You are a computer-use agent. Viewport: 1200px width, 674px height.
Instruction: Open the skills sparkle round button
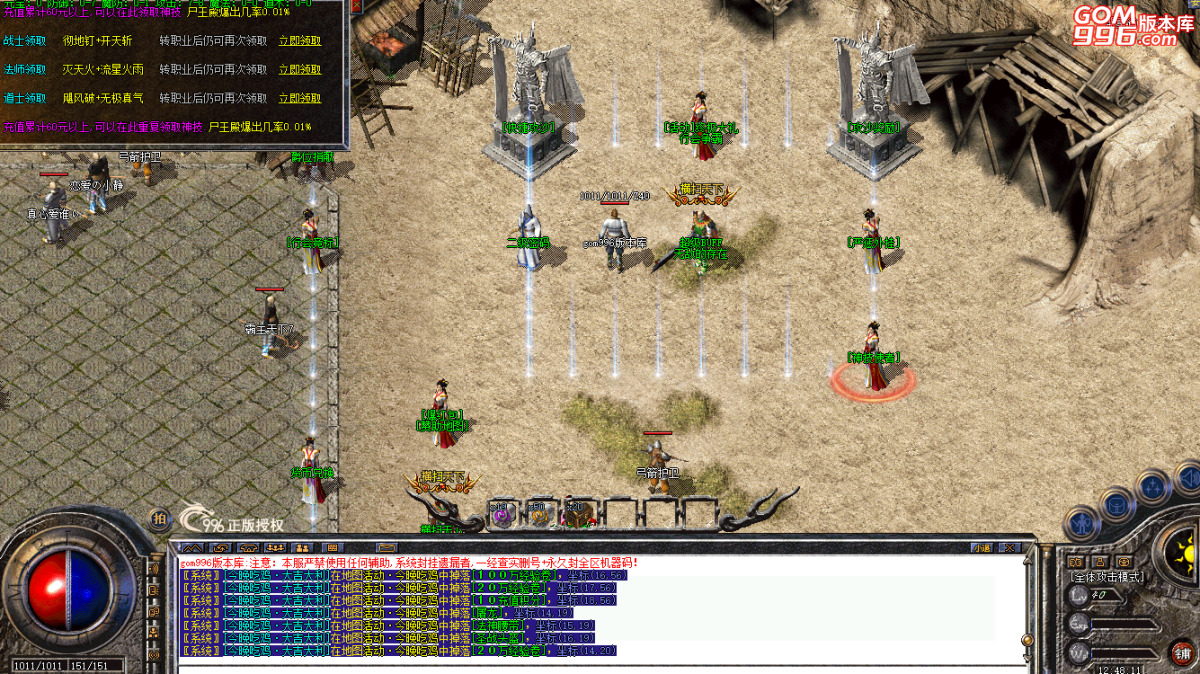[1154, 487]
